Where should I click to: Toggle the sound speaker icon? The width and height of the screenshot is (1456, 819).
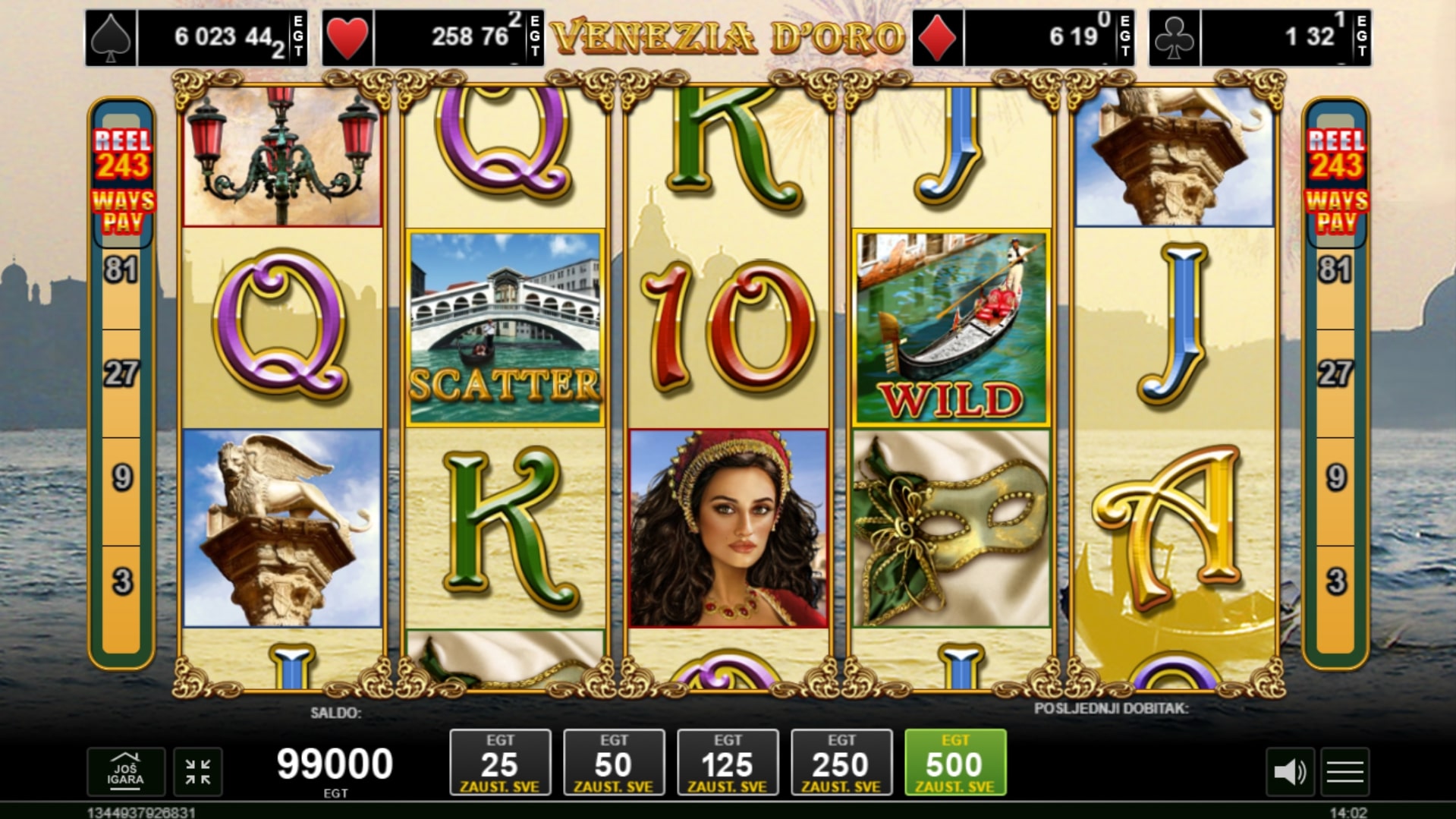click(1289, 773)
